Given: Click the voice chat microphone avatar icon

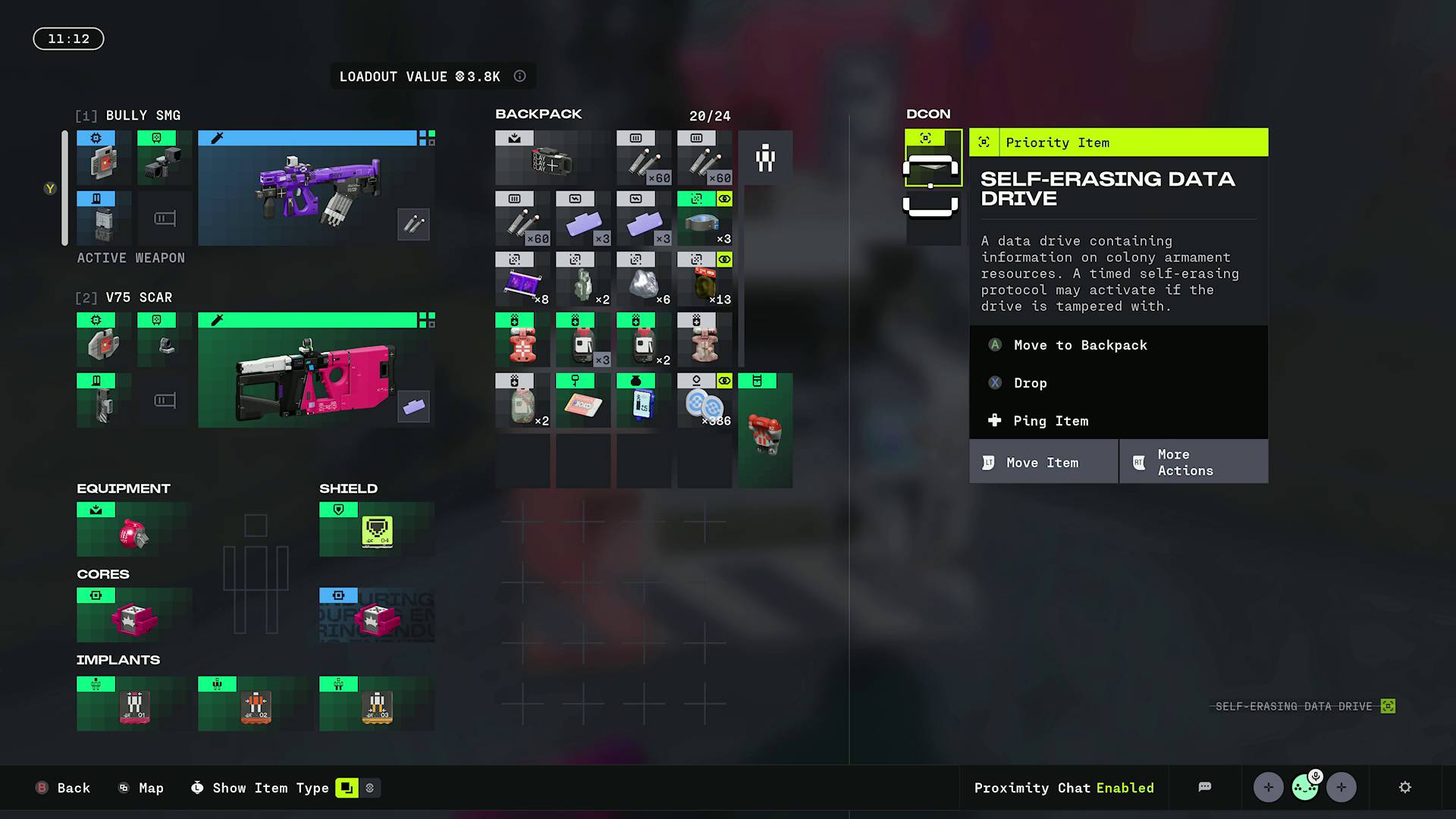Looking at the screenshot, I should click(1304, 787).
